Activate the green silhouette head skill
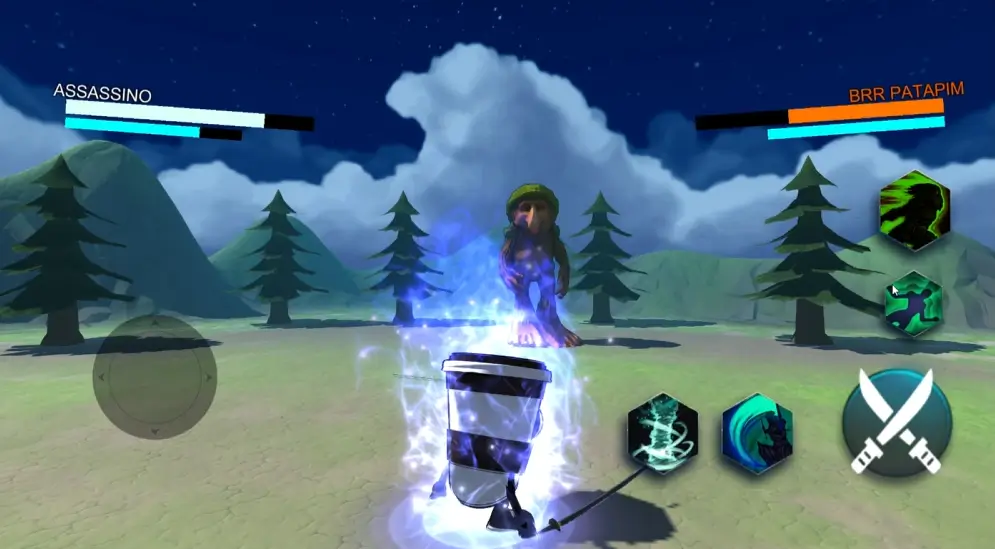This screenshot has width=995, height=549. click(913, 212)
